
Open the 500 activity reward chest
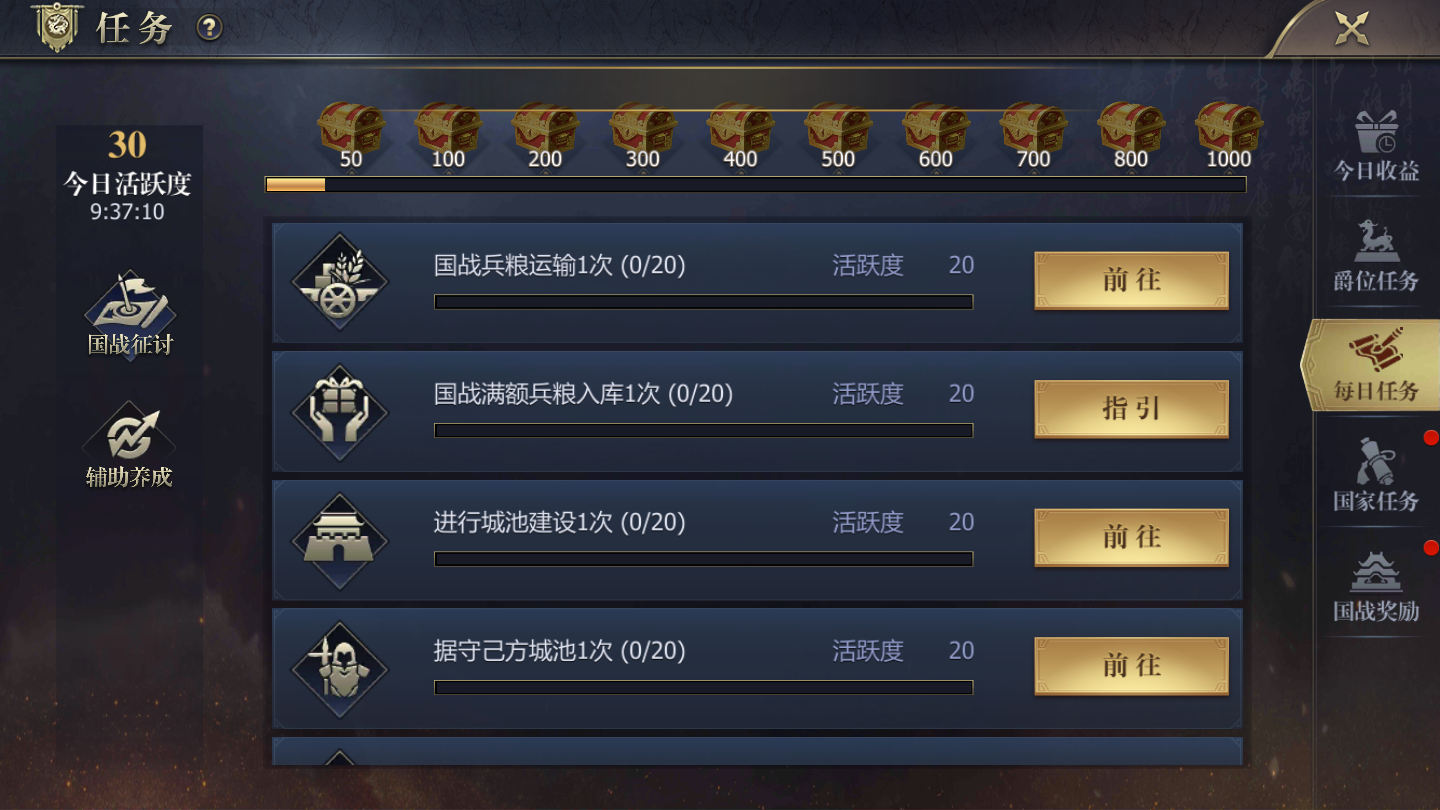tap(838, 127)
